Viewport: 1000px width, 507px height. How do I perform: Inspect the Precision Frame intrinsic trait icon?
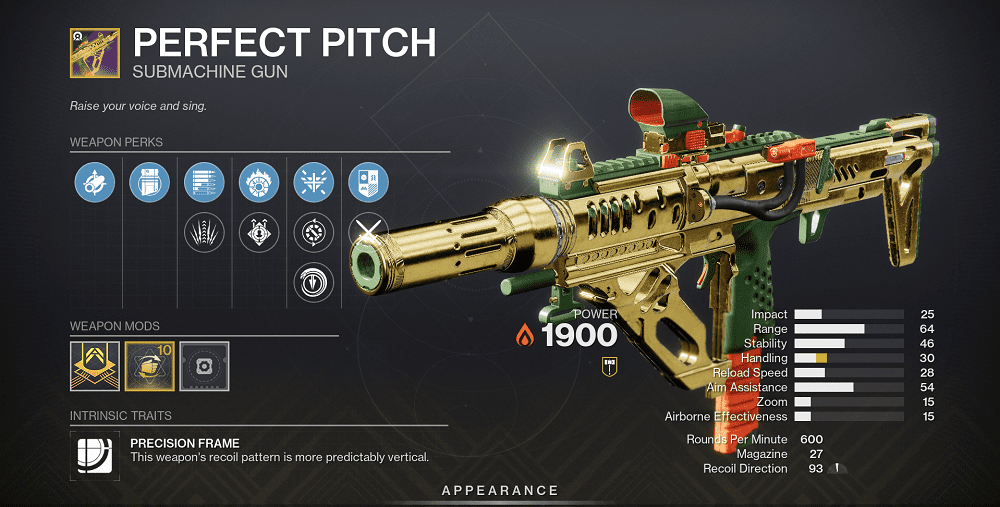click(x=95, y=453)
